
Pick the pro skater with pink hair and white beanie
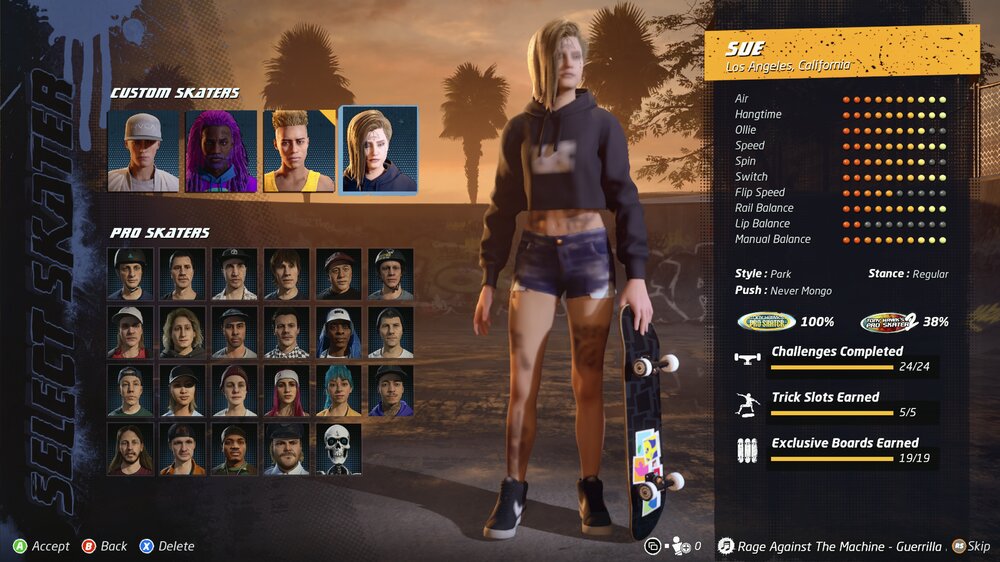point(287,391)
